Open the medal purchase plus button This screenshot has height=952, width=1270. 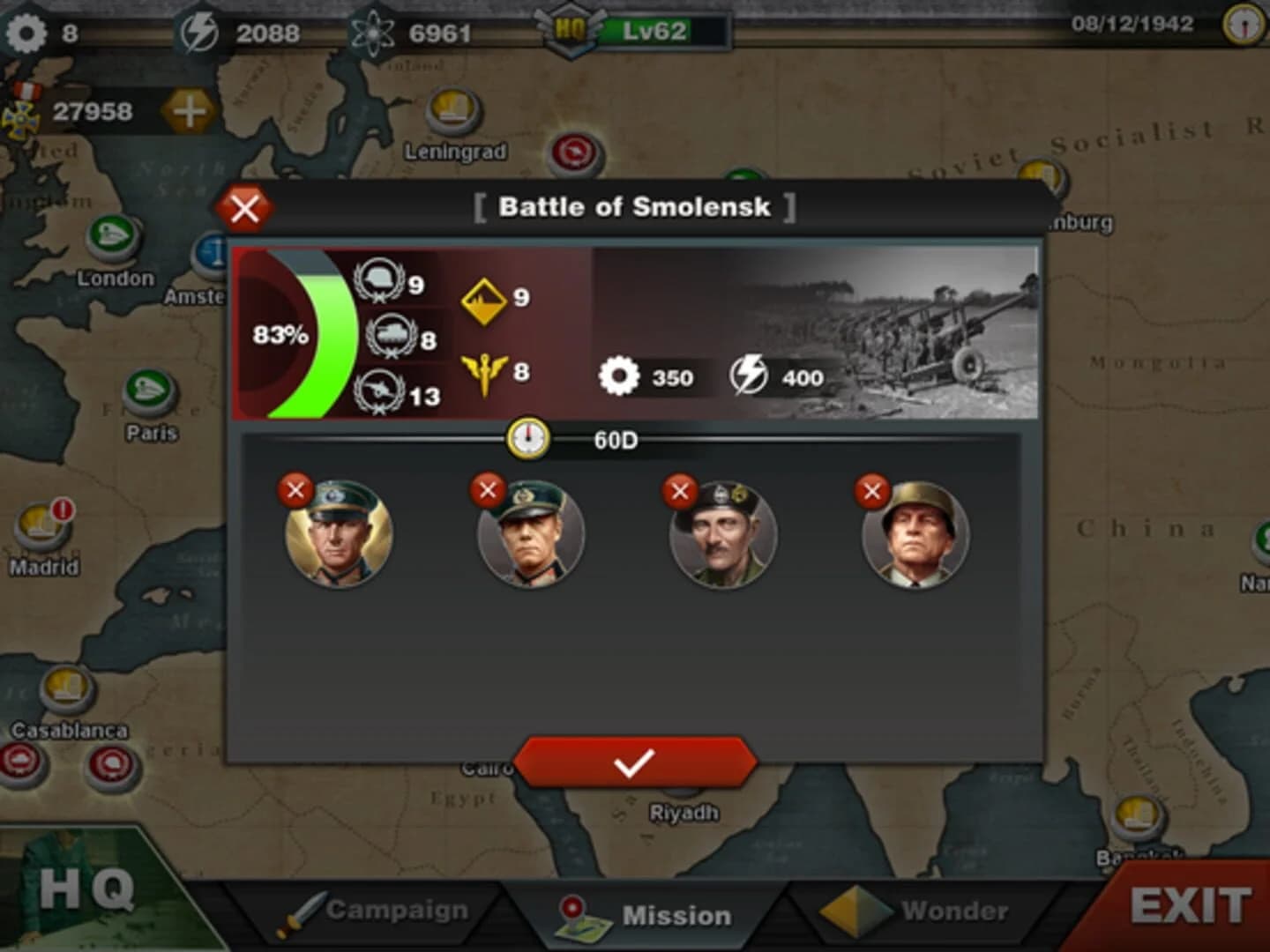coord(188,112)
